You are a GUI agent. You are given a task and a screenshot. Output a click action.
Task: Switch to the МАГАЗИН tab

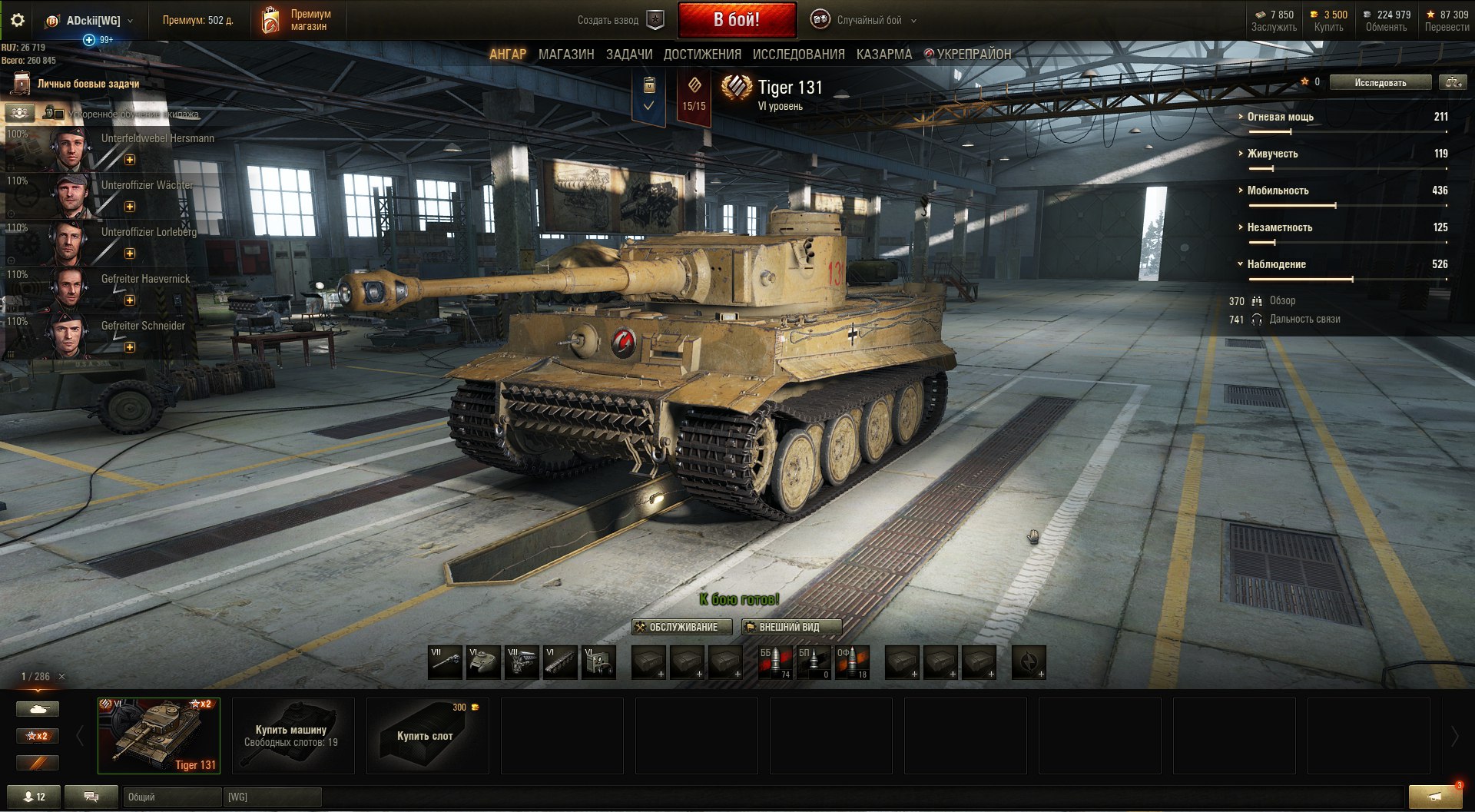click(566, 55)
